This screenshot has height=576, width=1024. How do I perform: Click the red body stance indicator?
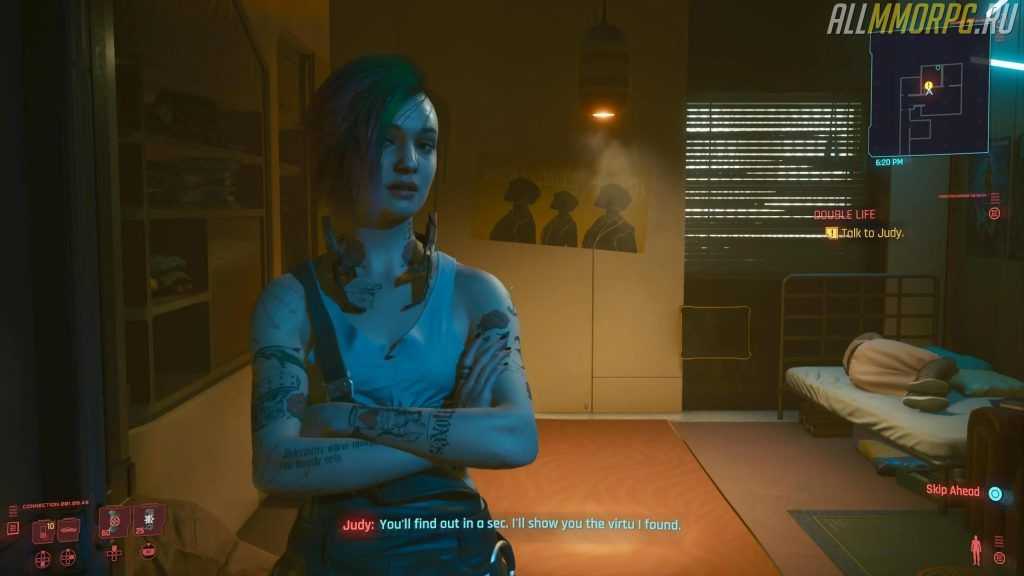tap(975, 548)
